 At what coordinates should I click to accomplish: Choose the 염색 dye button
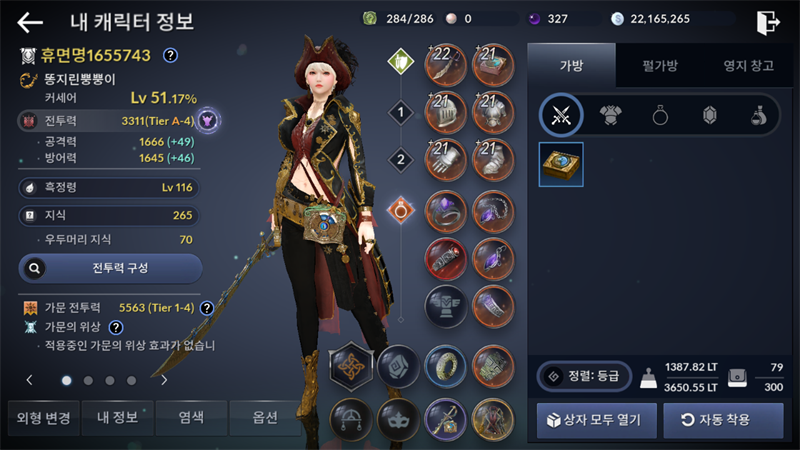click(x=190, y=417)
